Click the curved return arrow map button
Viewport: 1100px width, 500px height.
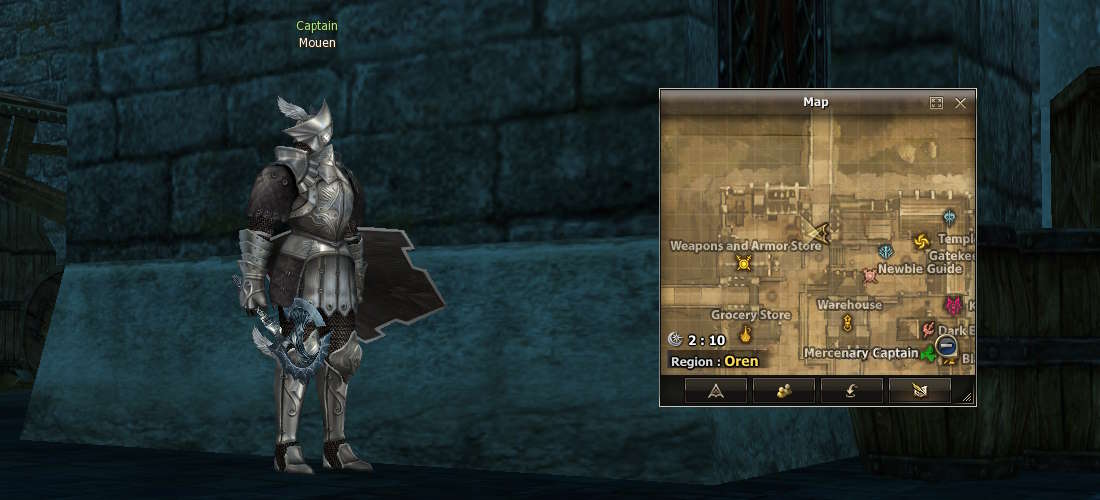851,391
